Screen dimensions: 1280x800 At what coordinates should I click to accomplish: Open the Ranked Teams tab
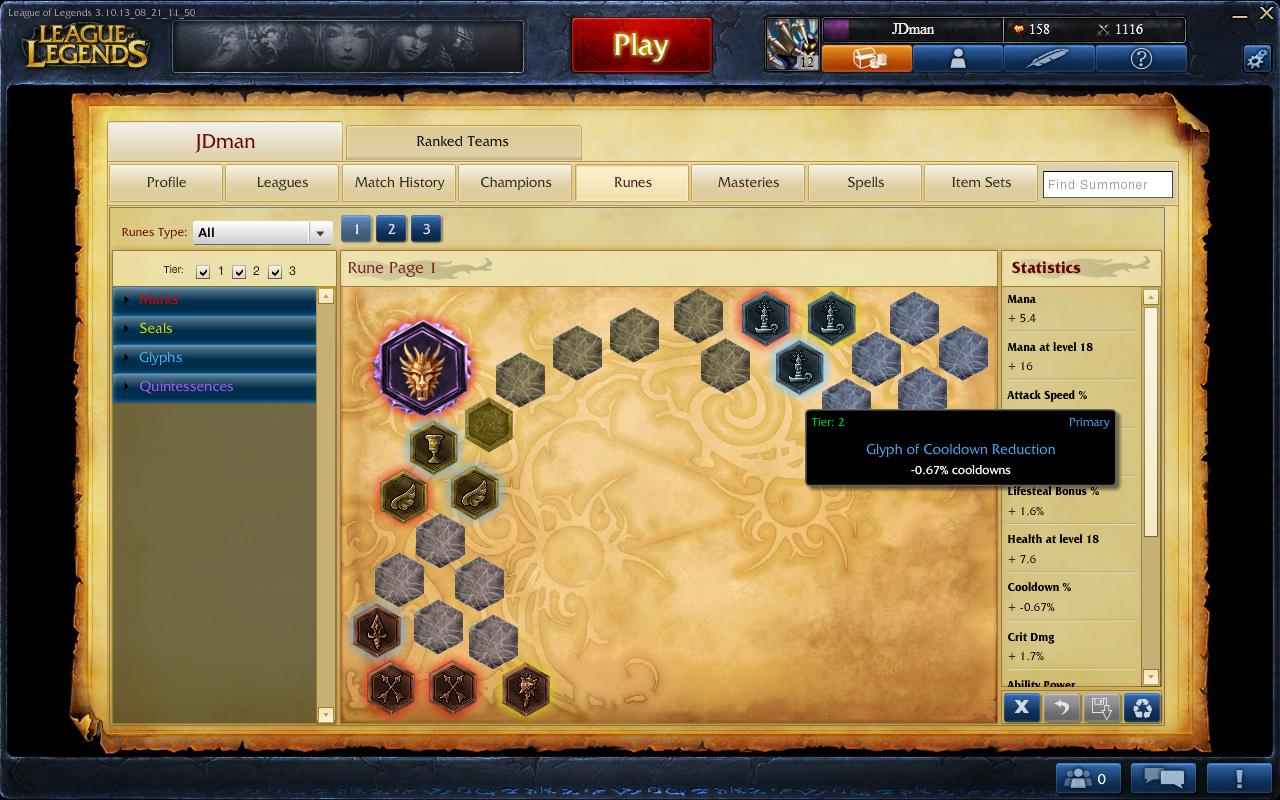(x=463, y=141)
